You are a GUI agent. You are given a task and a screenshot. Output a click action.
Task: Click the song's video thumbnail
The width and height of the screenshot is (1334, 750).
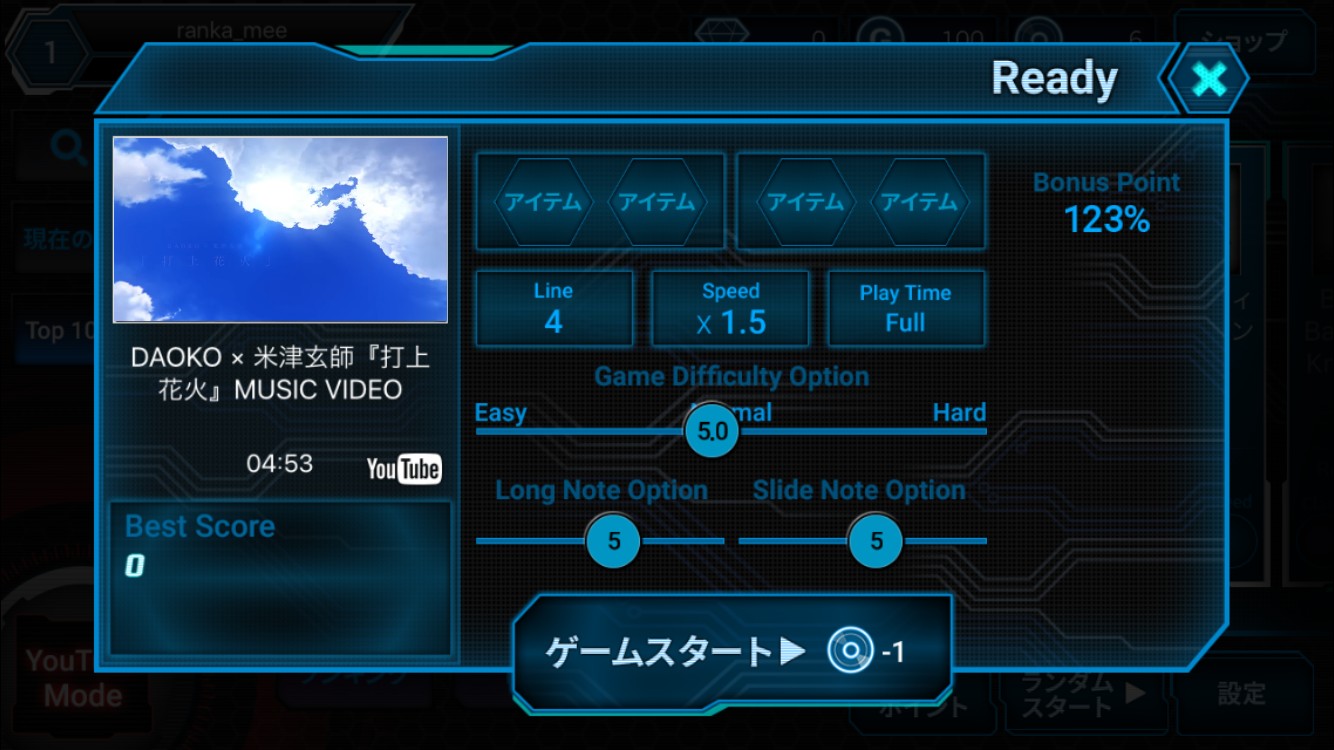[x=280, y=229]
